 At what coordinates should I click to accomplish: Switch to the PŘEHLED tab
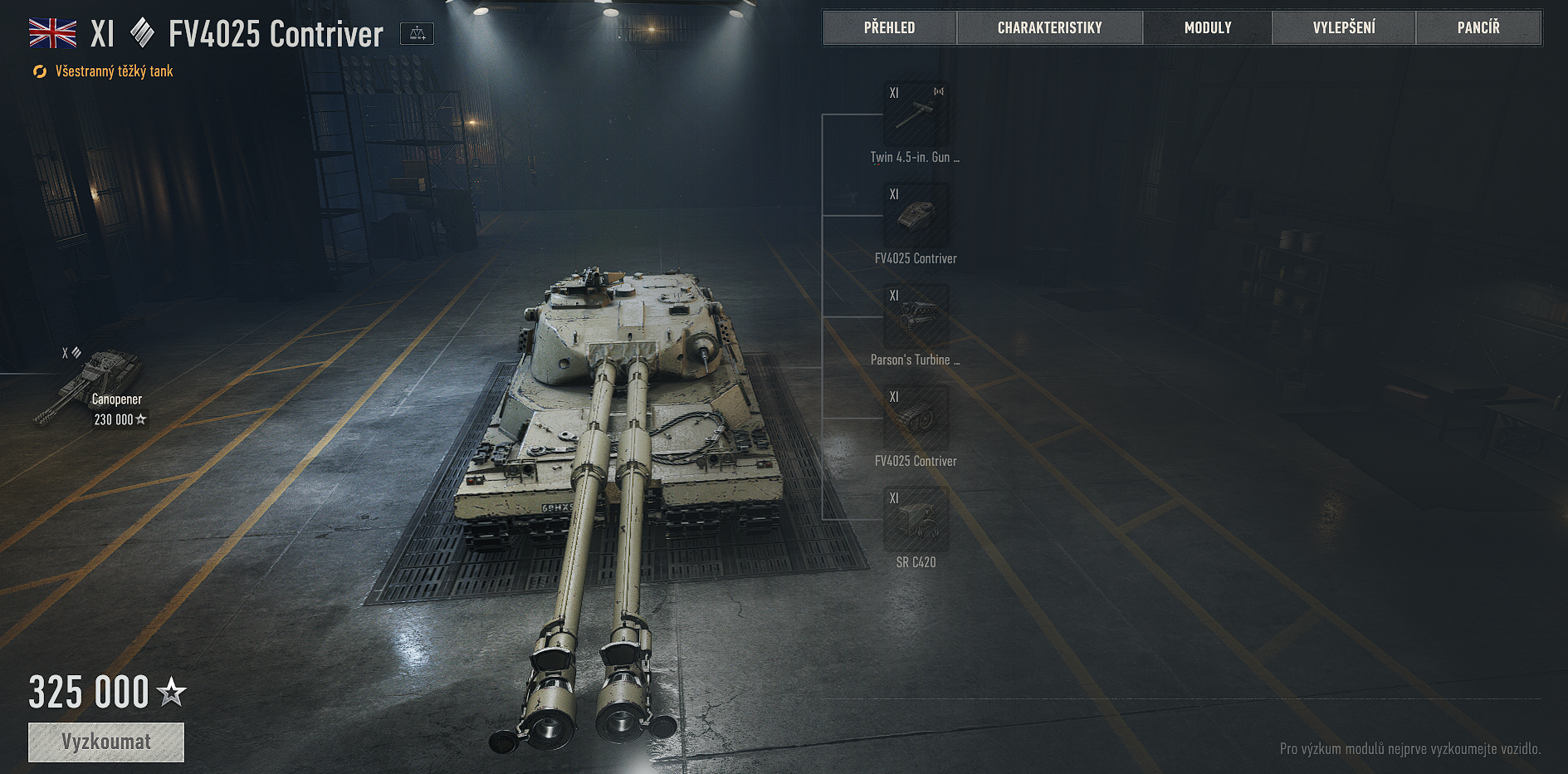[x=889, y=28]
